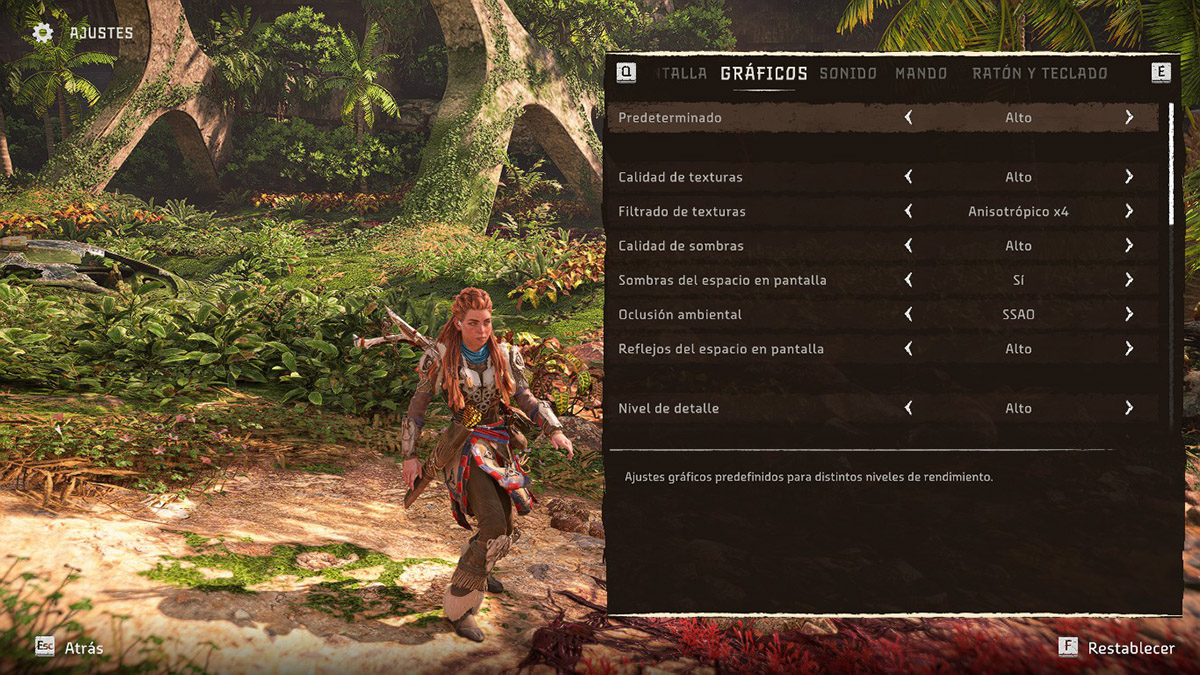The width and height of the screenshot is (1200, 675).
Task: Change Oclusión ambiental with right arrow
Action: click(1129, 314)
